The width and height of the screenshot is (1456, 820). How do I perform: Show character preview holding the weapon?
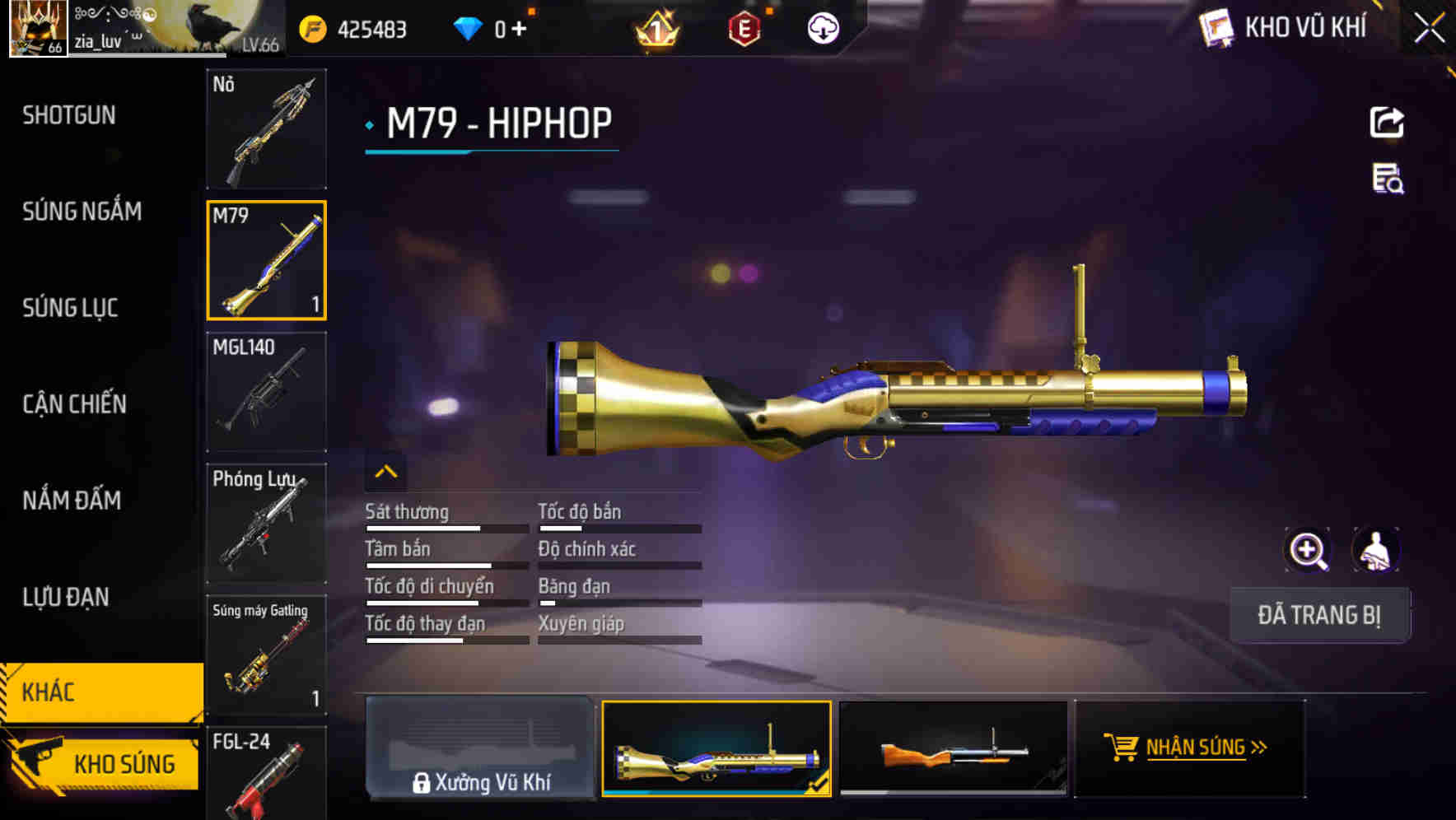[1374, 550]
